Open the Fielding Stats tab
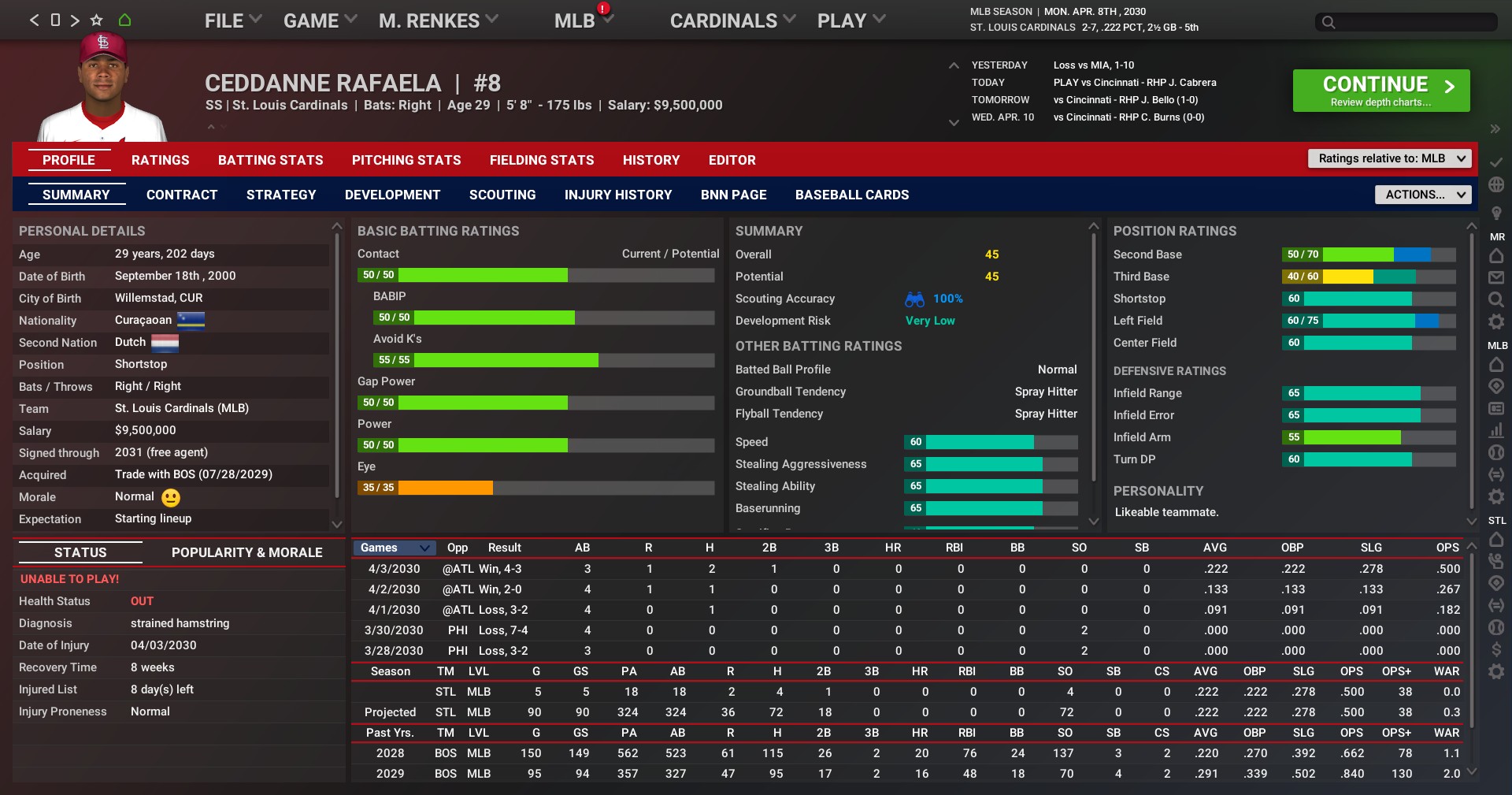1512x795 pixels. [542, 160]
